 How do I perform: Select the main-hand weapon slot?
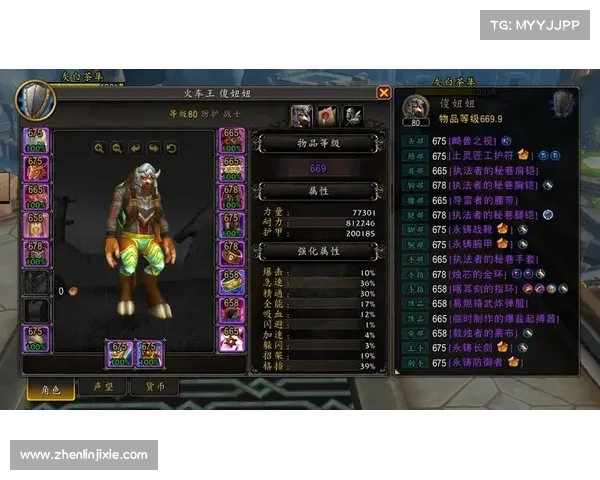(x=120, y=354)
